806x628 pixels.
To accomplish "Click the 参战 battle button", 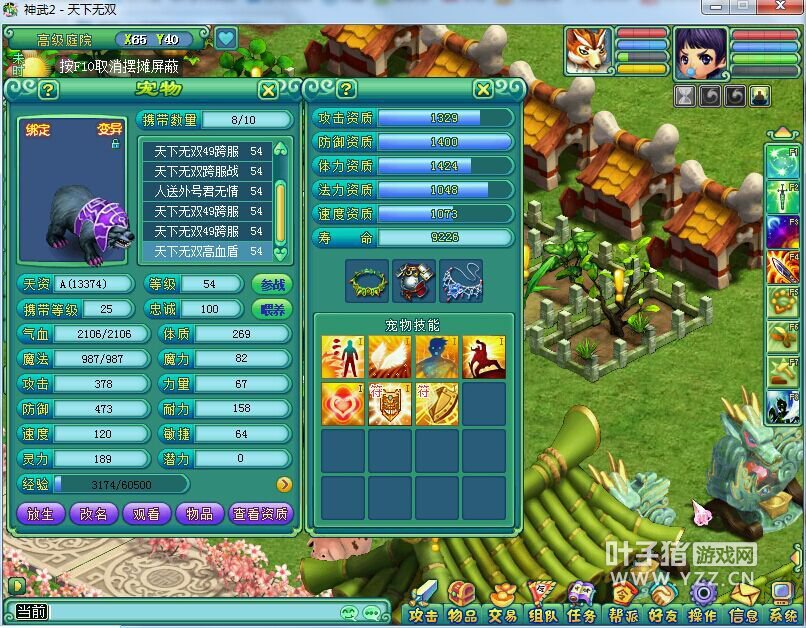I will [x=272, y=284].
